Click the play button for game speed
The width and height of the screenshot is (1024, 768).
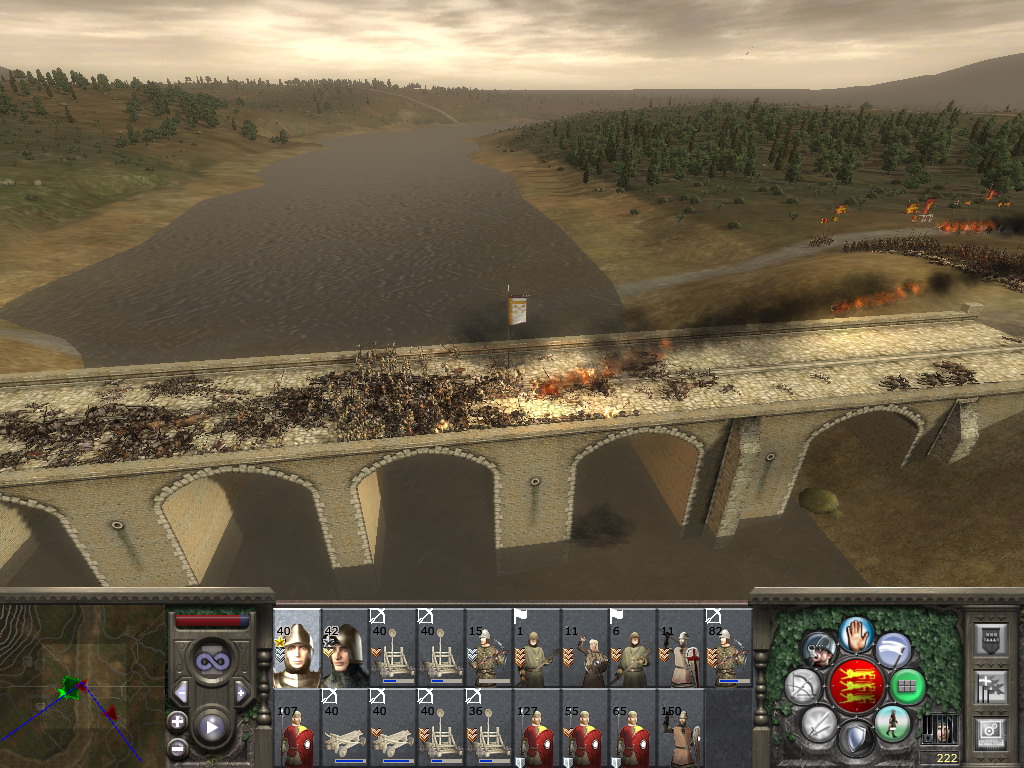(211, 727)
